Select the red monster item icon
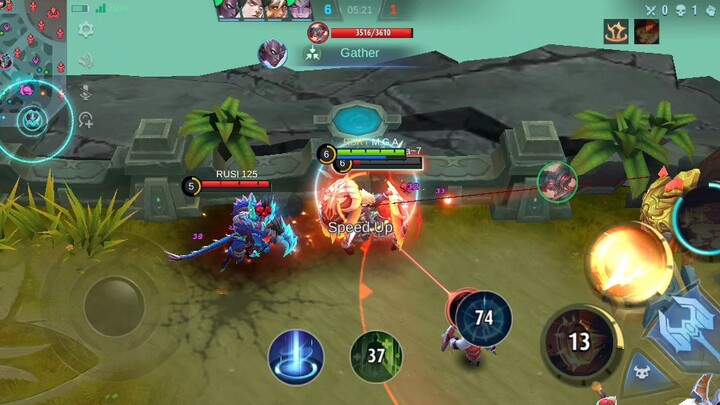 point(646,32)
